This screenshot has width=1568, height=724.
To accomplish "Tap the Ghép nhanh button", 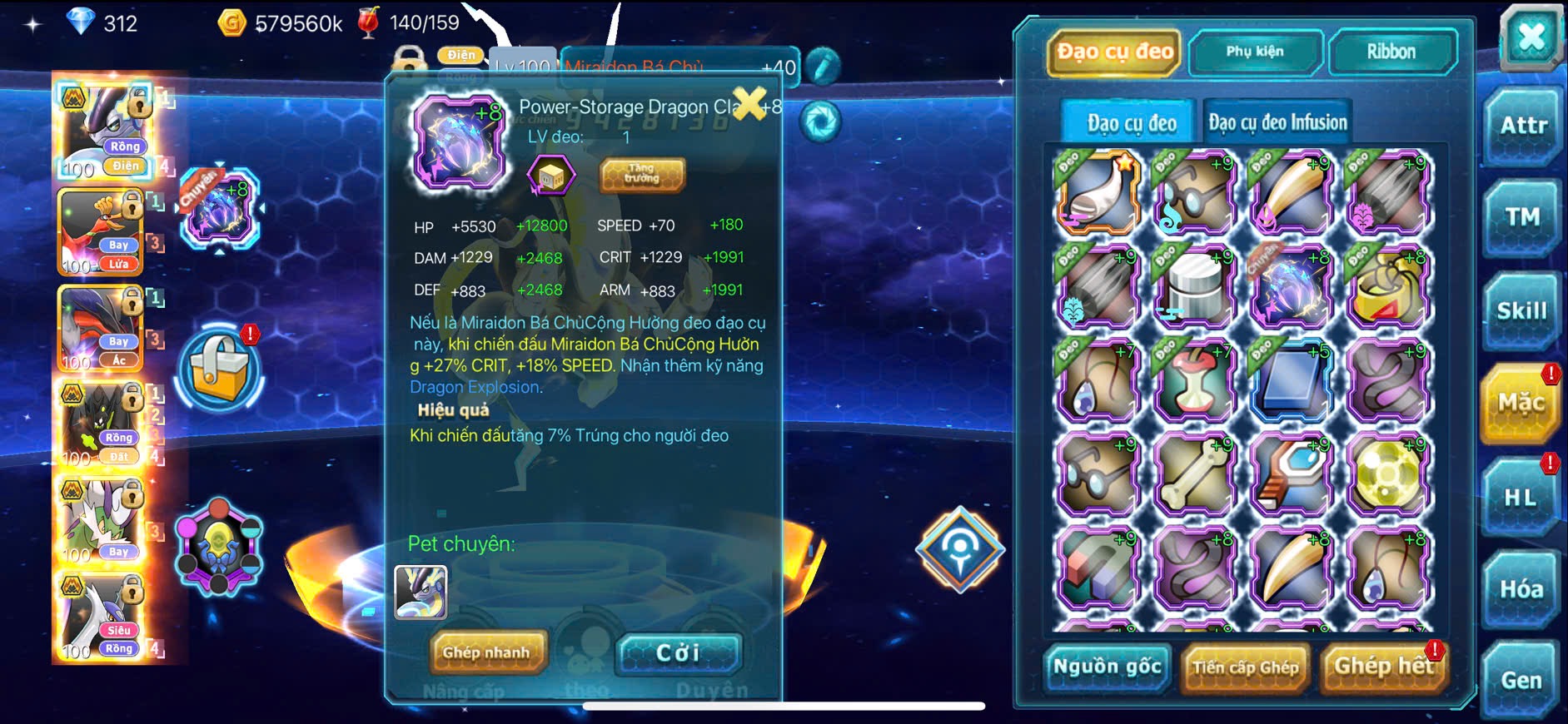I will [x=486, y=652].
